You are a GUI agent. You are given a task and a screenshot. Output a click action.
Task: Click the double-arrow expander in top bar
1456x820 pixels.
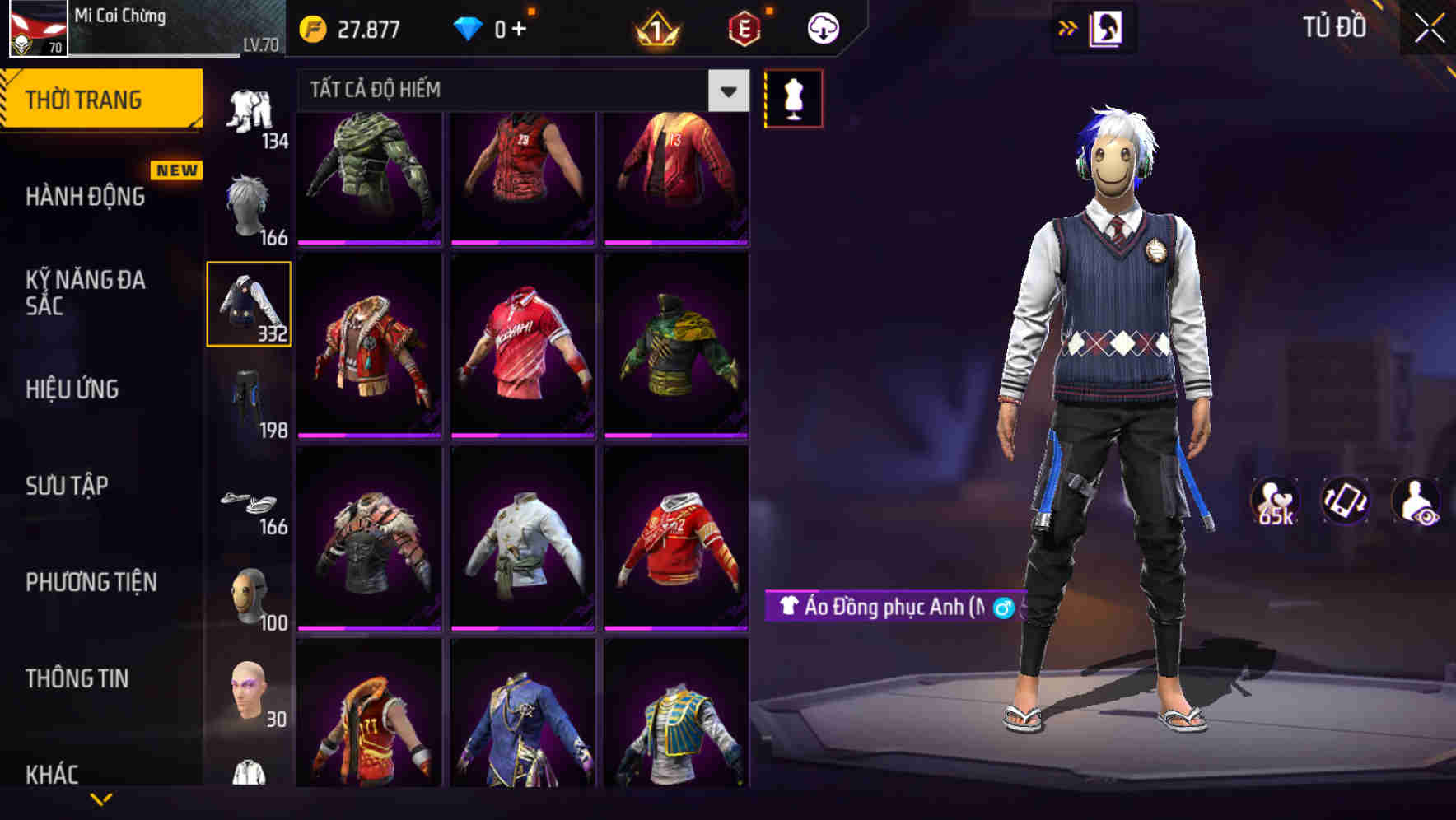point(1066,27)
